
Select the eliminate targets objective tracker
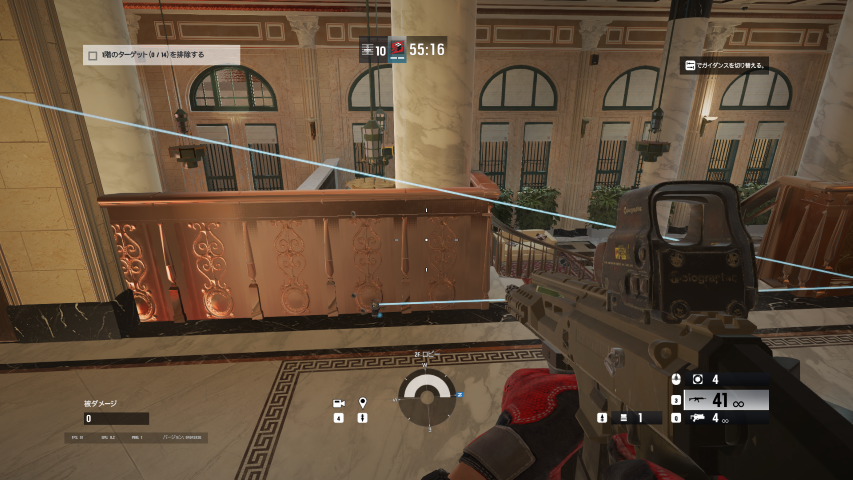161,55
